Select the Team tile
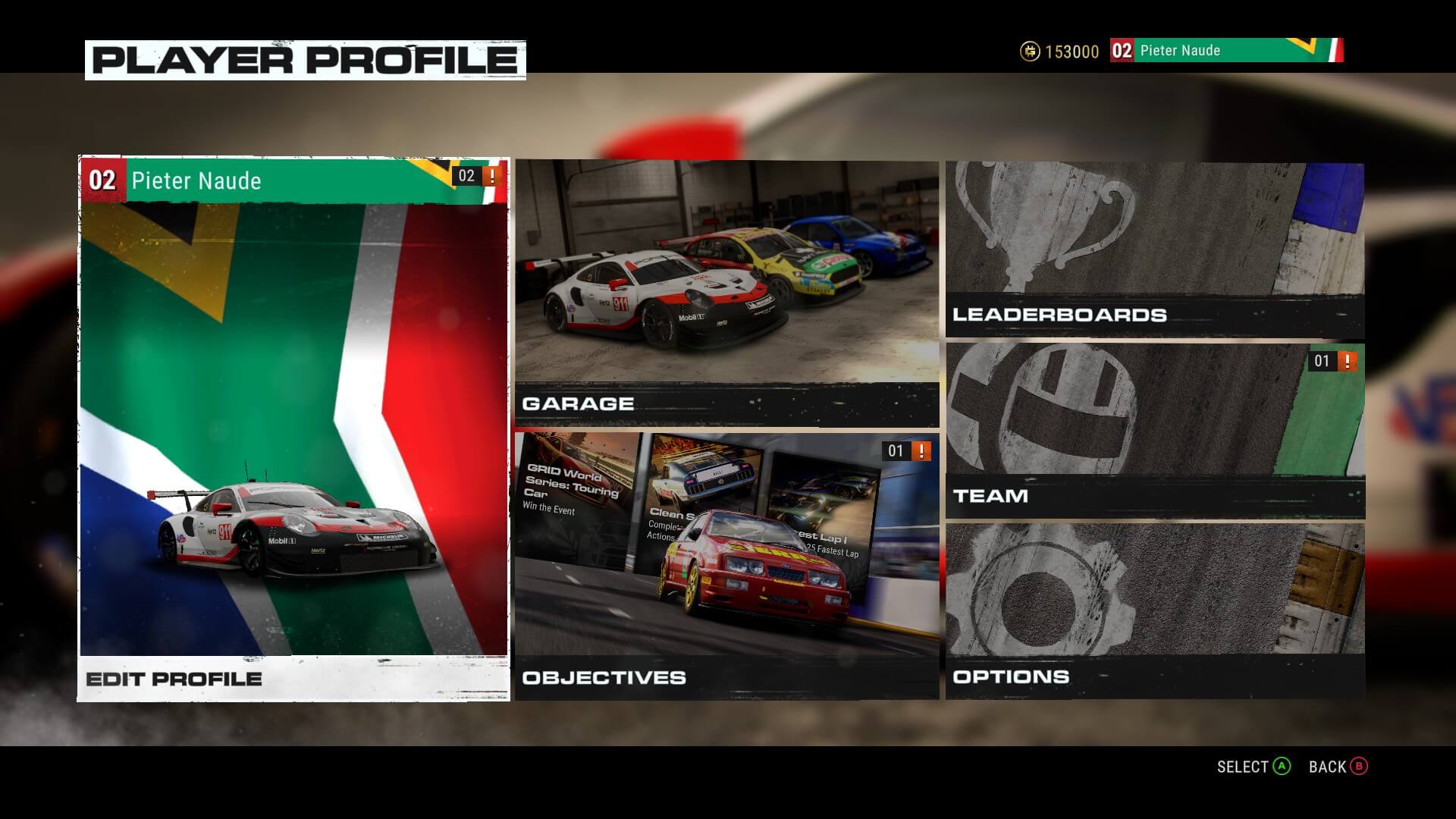This screenshot has height=819, width=1456. (1154, 430)
